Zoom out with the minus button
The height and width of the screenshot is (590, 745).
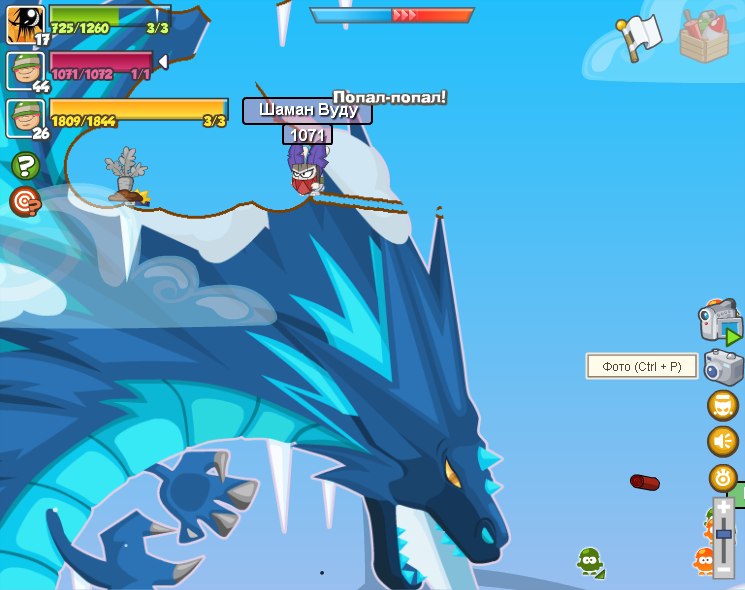(724, 568)
